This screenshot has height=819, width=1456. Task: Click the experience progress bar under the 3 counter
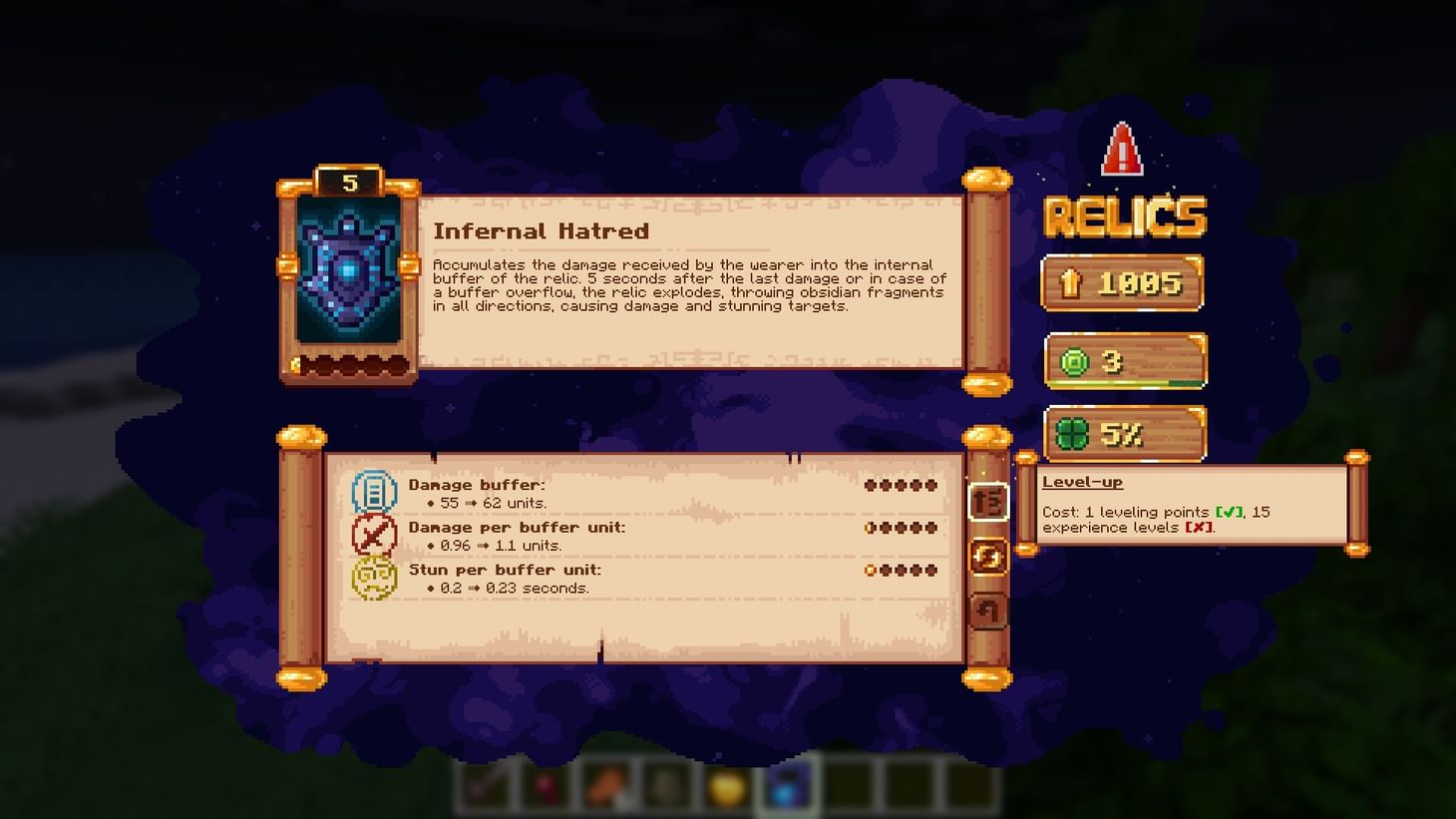1125,381
